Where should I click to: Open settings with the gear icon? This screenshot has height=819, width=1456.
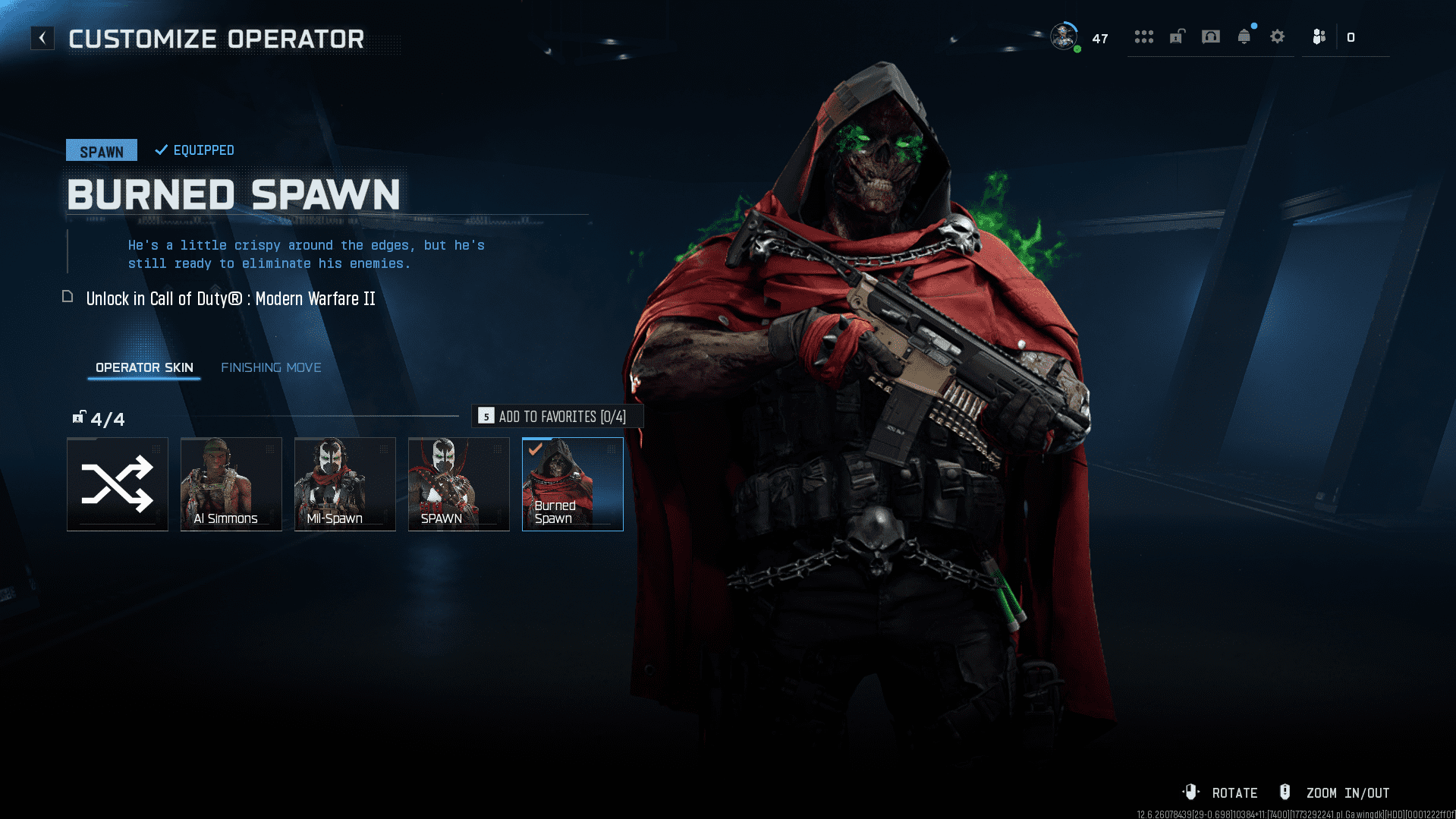click(x=1278, y=36)
